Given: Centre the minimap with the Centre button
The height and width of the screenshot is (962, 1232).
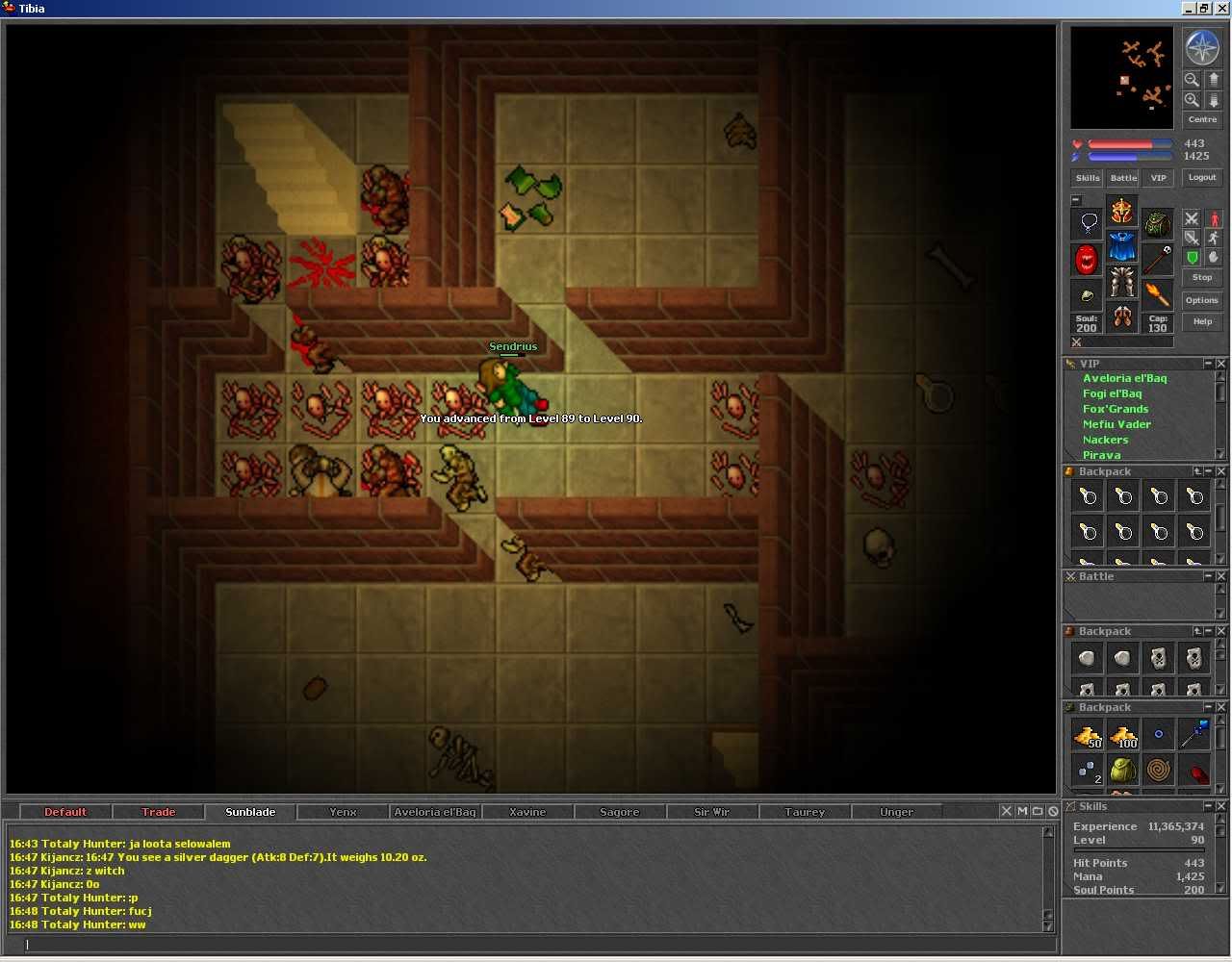Looking at the screenshot, I should coord(1201,119).
